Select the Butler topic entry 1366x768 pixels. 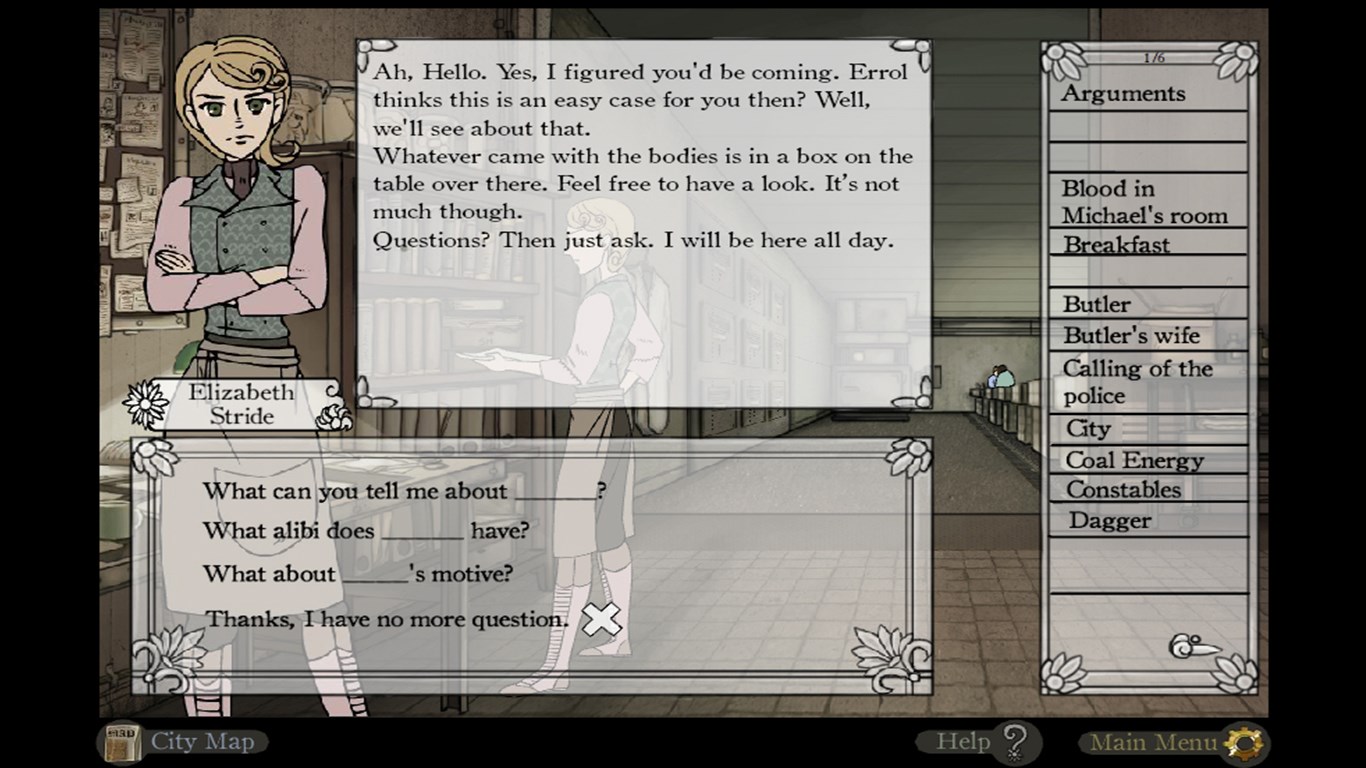1097,304
